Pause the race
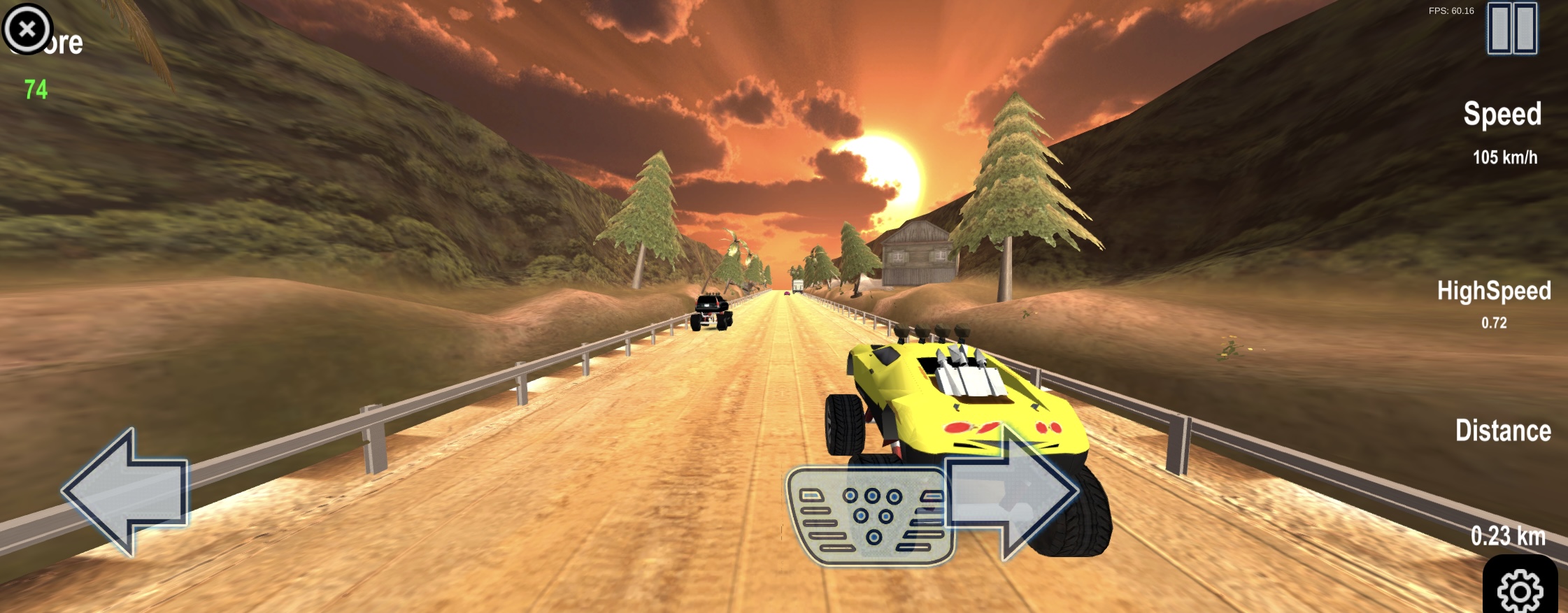The height and width of the screenshot is (613, 1568). [x=1511, y=29]
